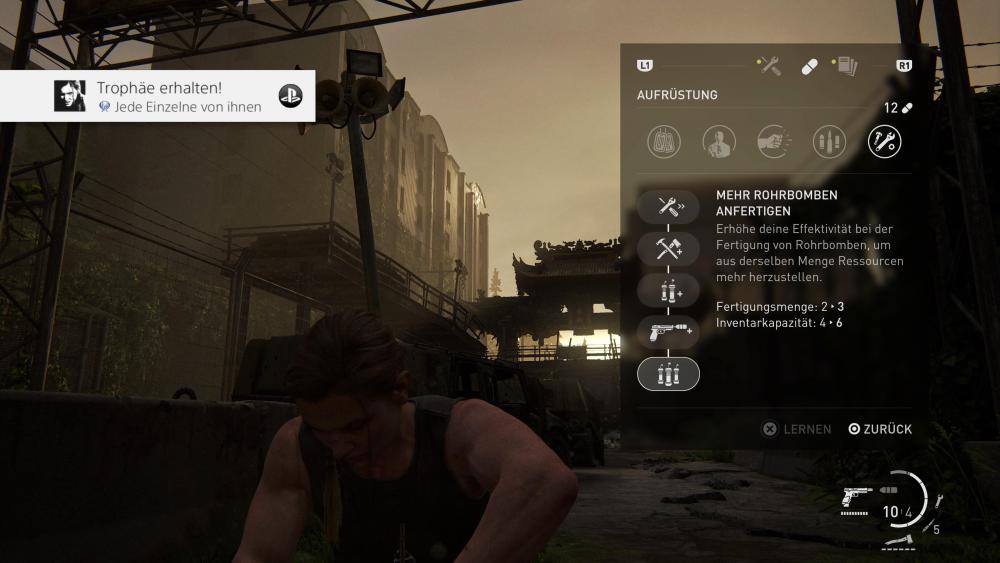The width and height of the screenshot is (1000, 563).
Task: Select the Mehr Rohrbomben anfertigen upgrade
Action: (x=668, y=373)
